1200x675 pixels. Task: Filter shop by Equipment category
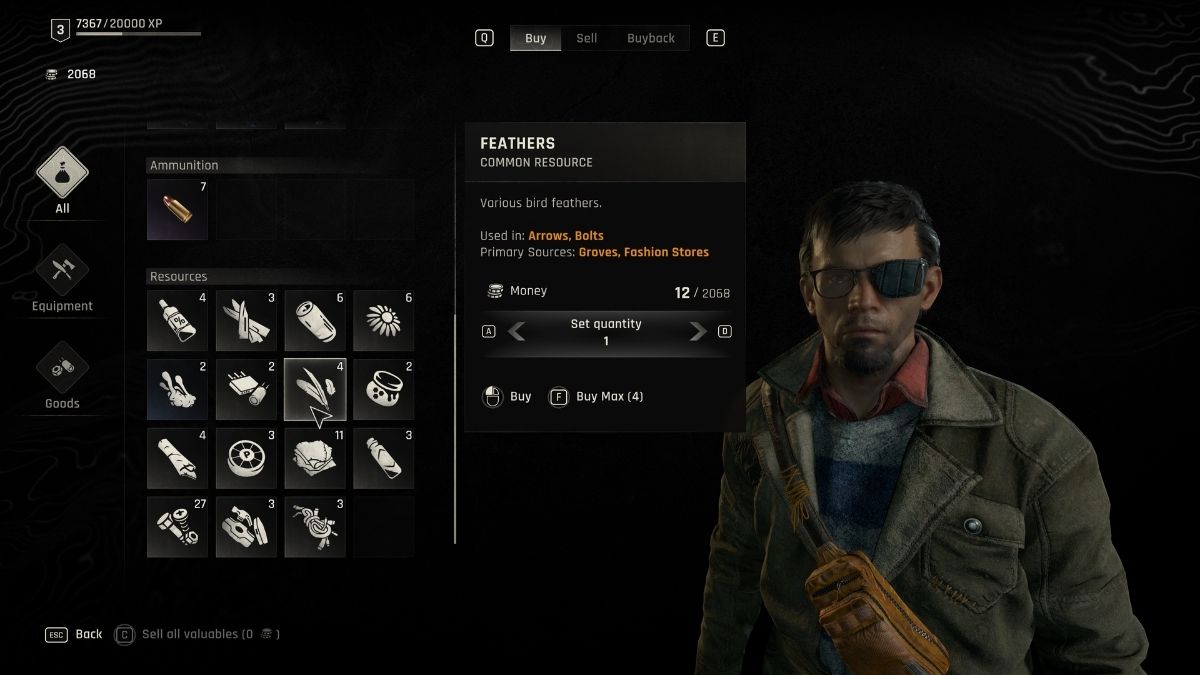(62, 278)
